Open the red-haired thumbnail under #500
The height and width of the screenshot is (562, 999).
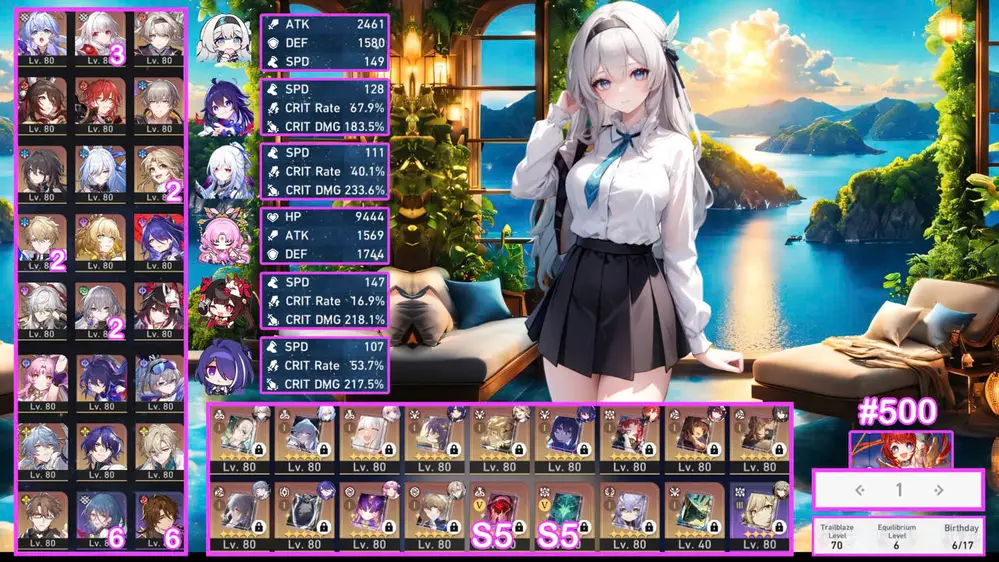[900, 449]
